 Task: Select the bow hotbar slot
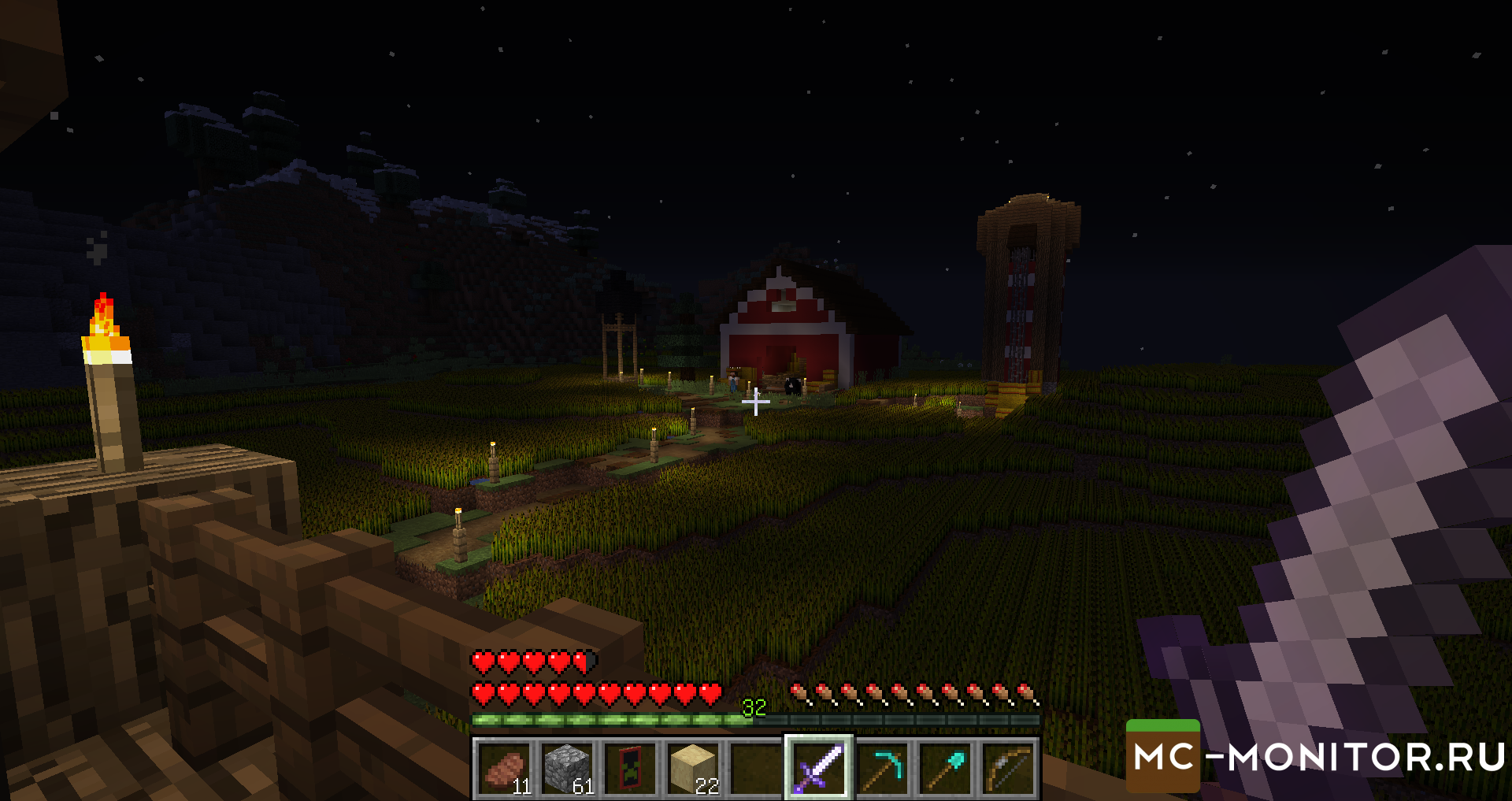coord(1009,768)
